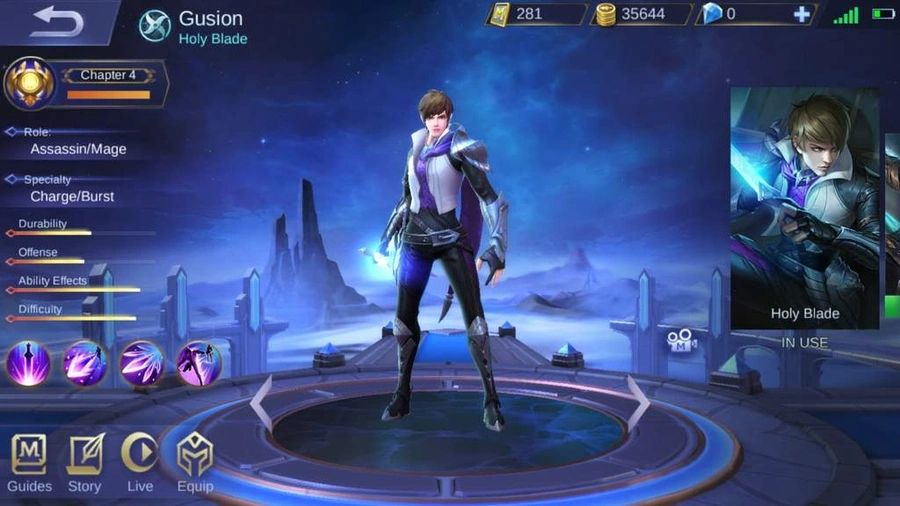900x506 pixels.
Task: View the second skill with glowing daggers
Action: [x=85, y=363]
